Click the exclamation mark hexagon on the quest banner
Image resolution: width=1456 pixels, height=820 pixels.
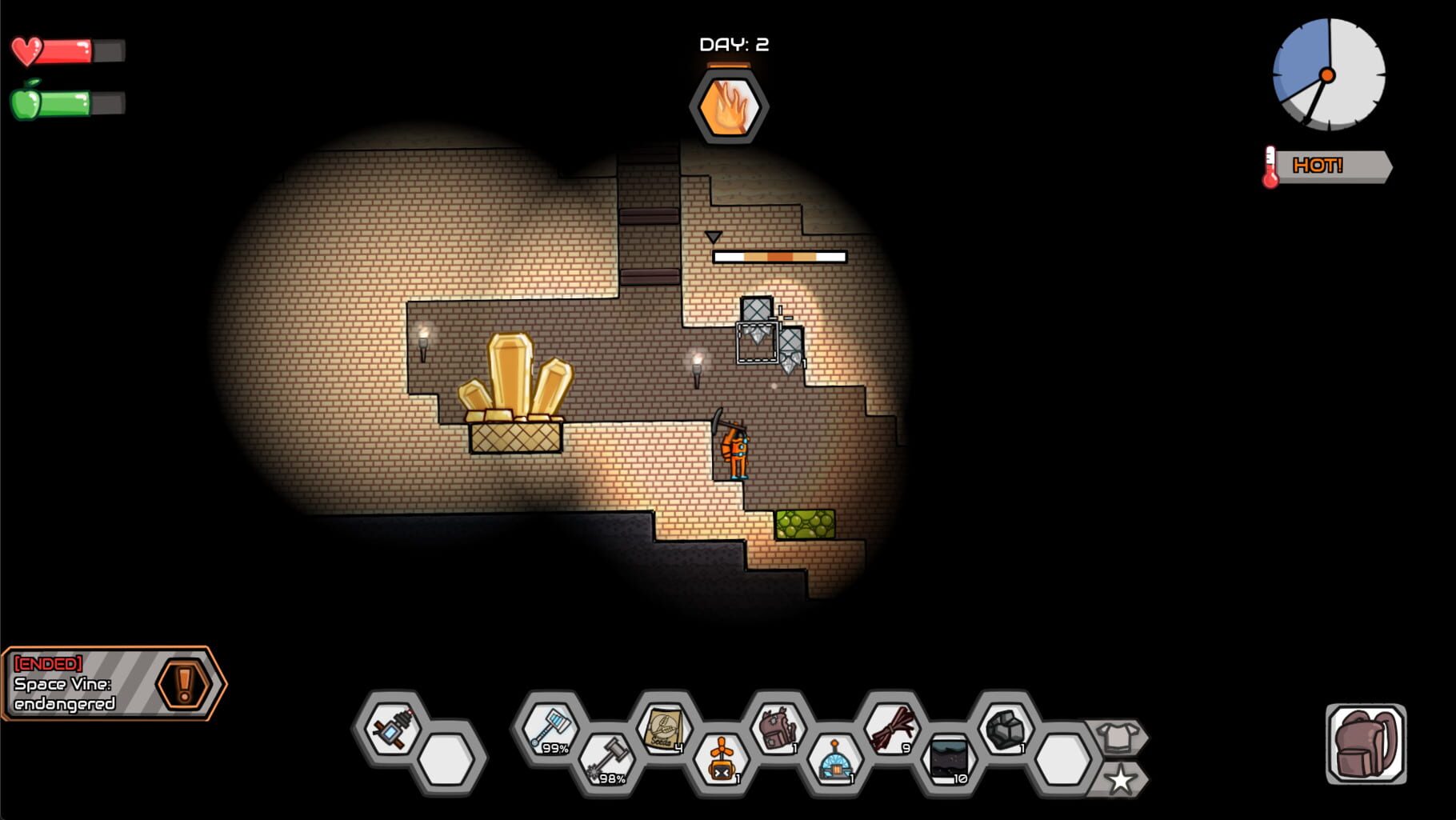(x=186, y=684)
